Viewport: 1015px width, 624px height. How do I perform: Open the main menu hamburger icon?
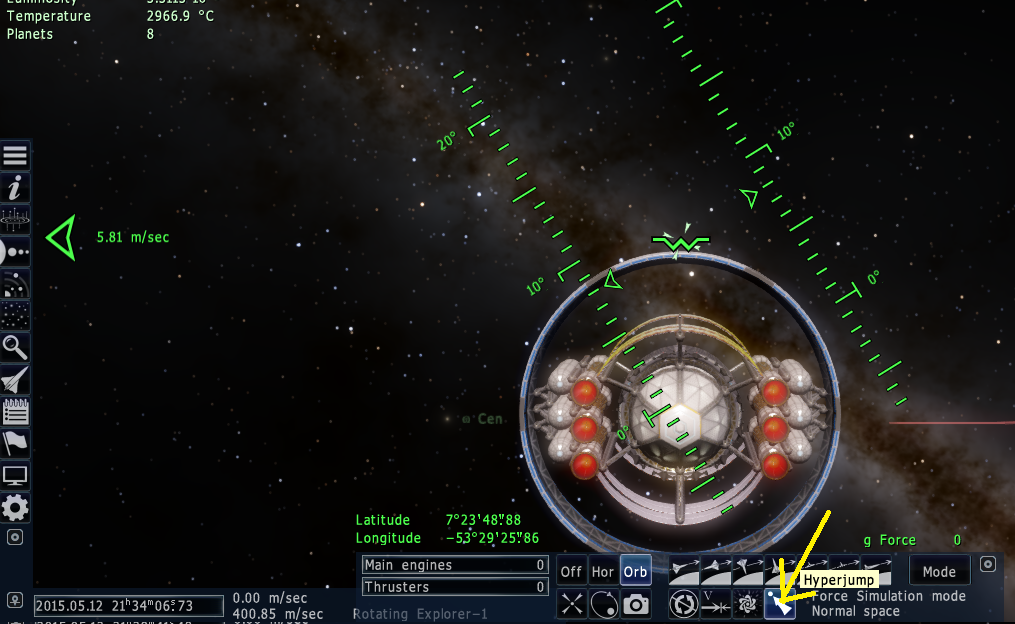pyautogui.click(x=16, y=156)
